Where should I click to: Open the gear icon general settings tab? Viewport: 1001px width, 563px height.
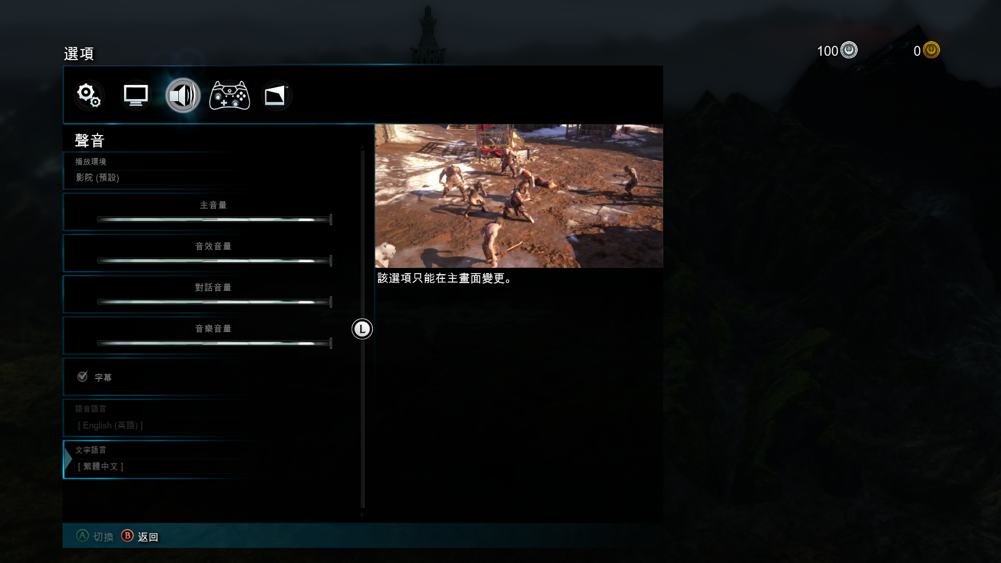[x=89, y=95]
